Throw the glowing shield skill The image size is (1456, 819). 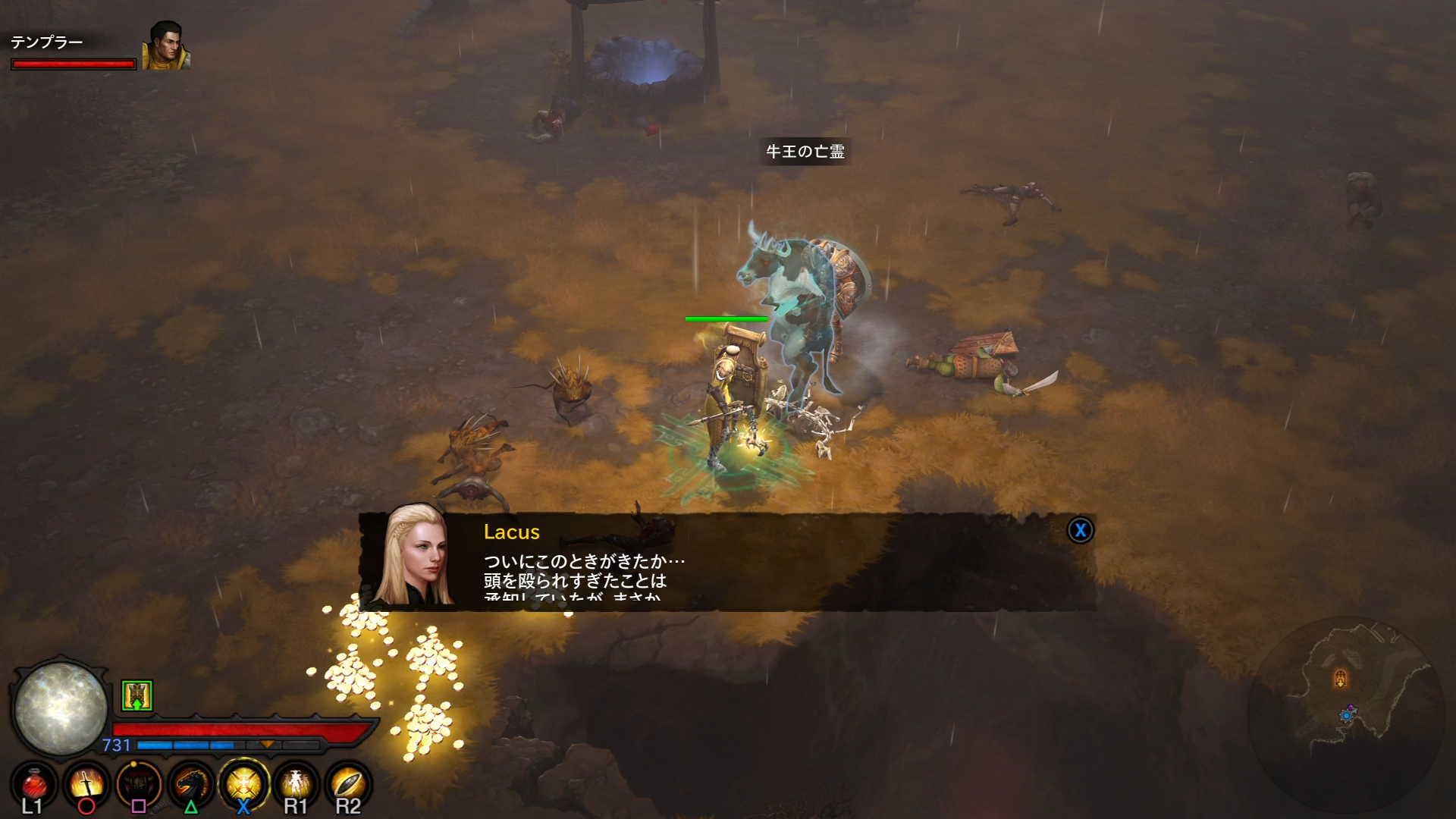(347, 786)
